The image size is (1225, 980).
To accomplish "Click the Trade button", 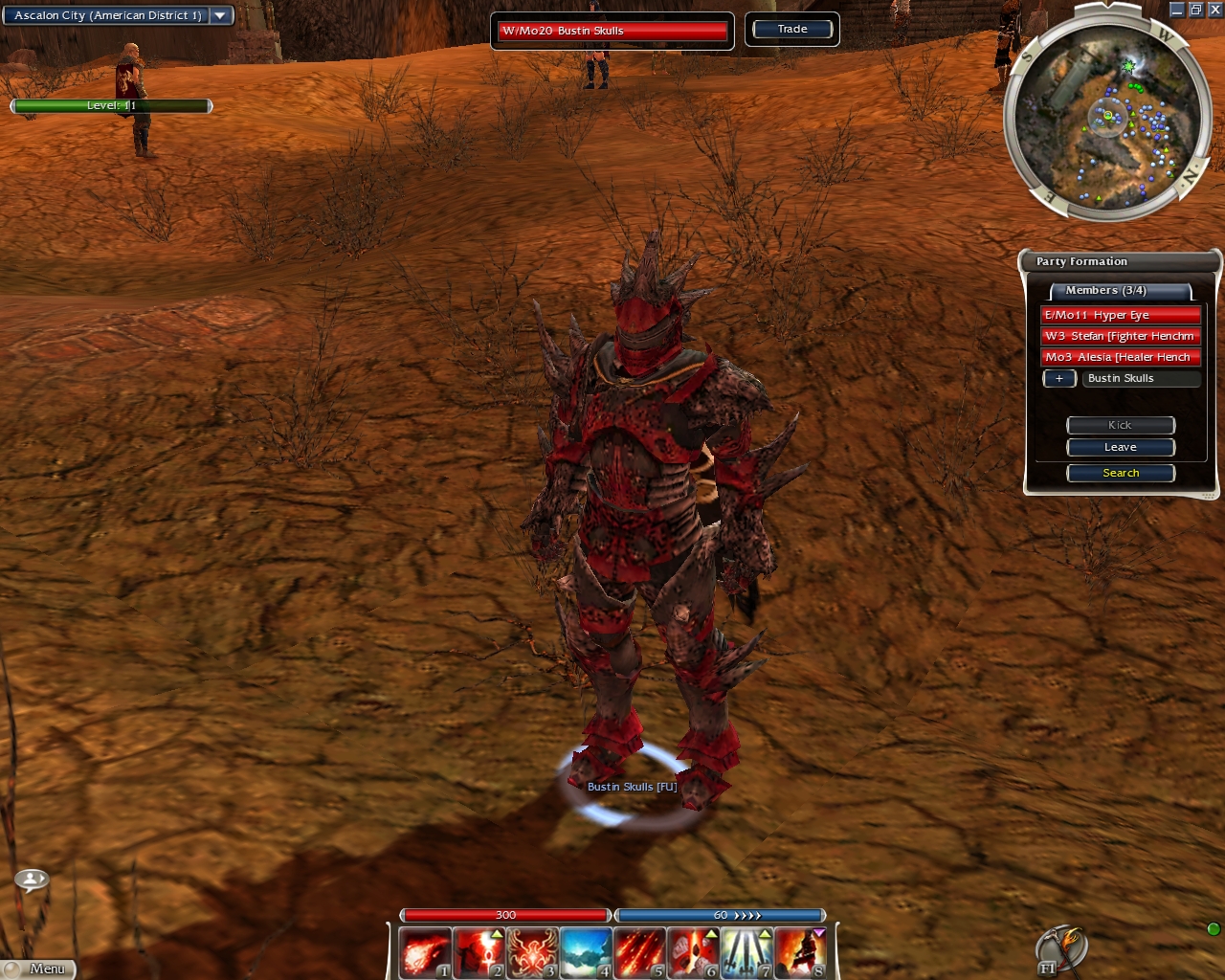I will (x=792, y=29).
